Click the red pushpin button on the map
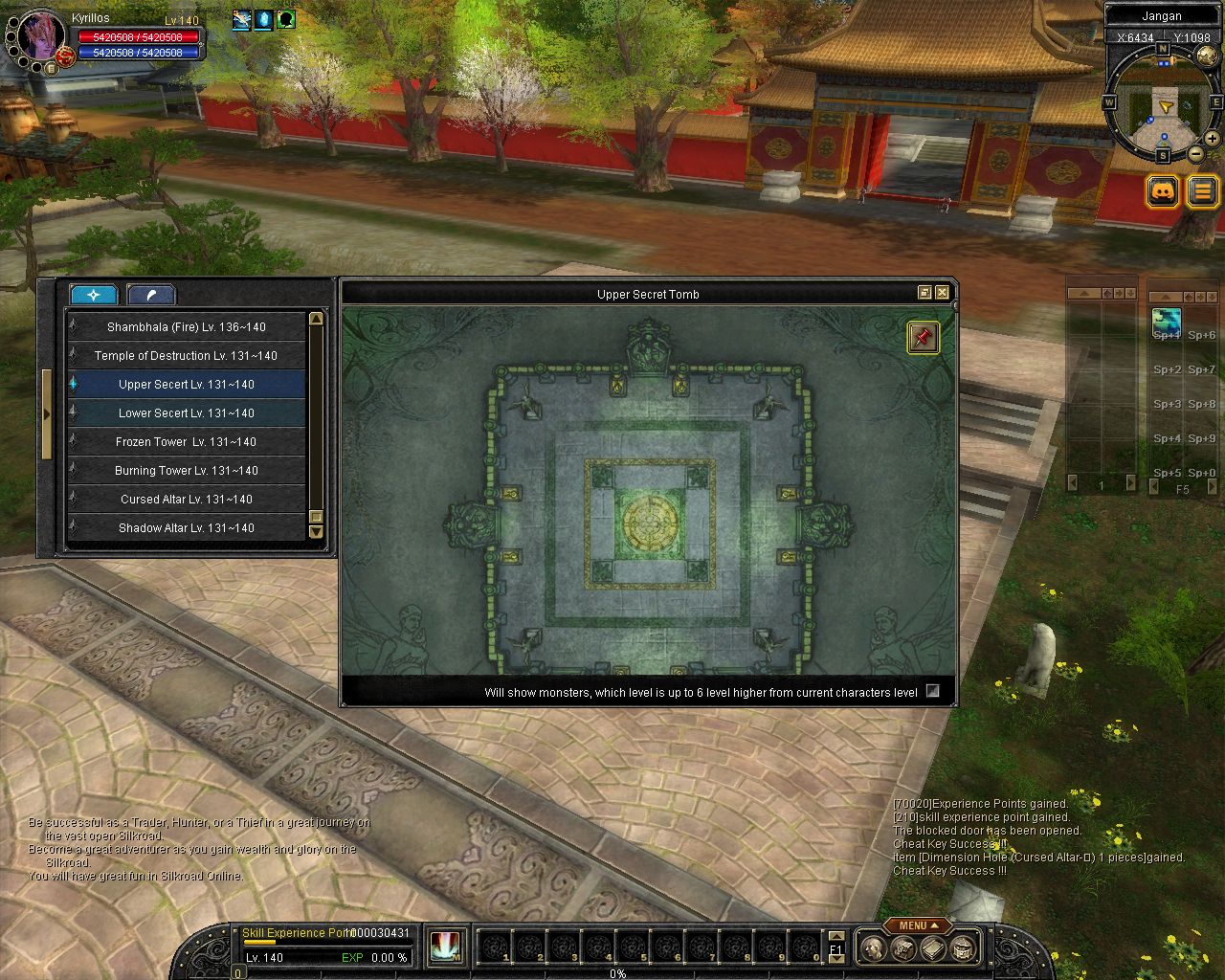This screenshot has width=1225, height=980. coord(923,337)
